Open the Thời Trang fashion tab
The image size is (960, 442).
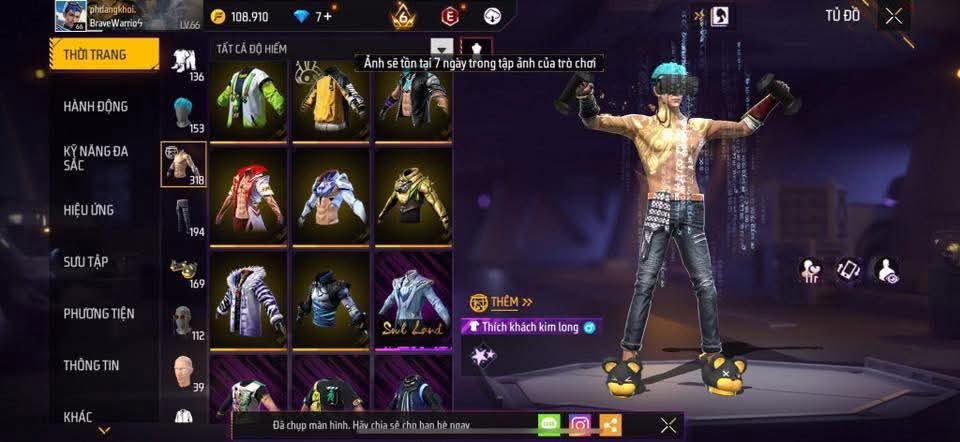click(x=104, y=54)
